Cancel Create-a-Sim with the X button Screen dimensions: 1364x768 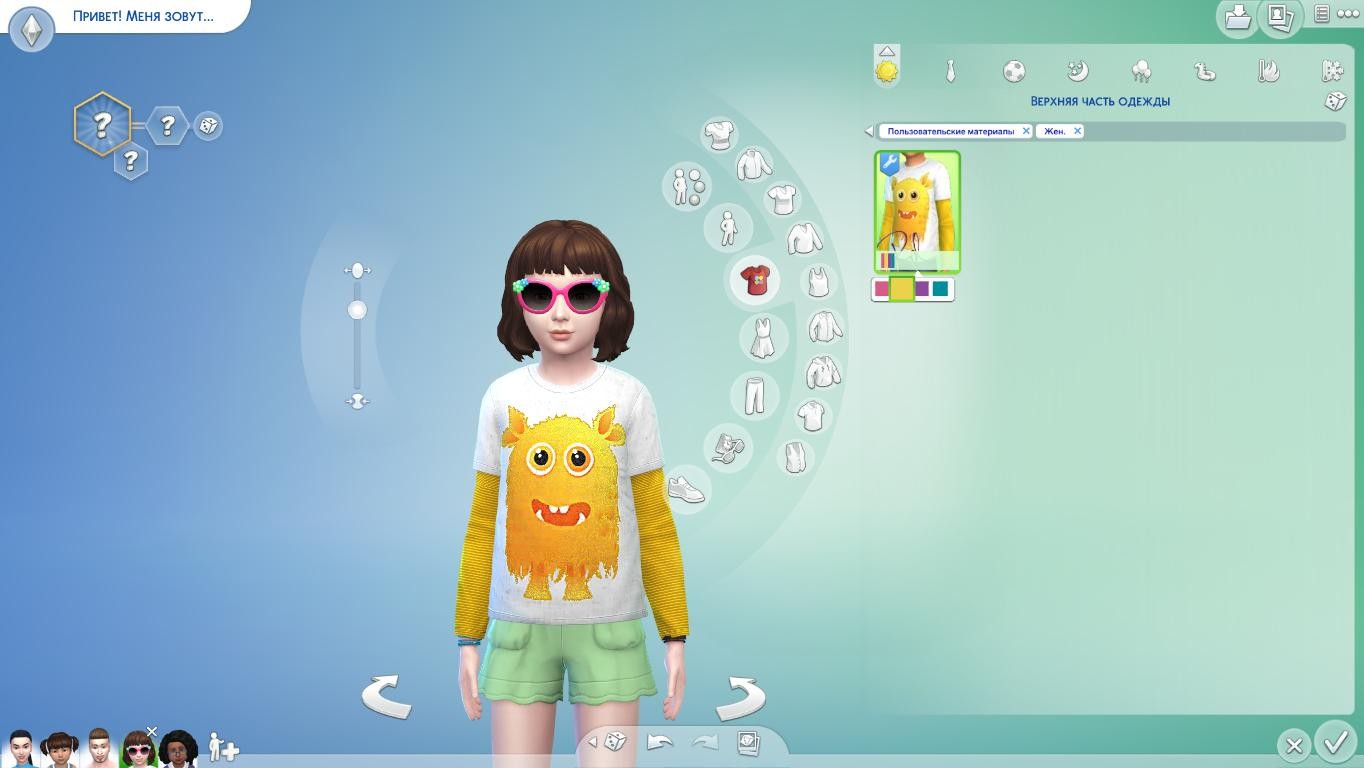[1294, 745]
